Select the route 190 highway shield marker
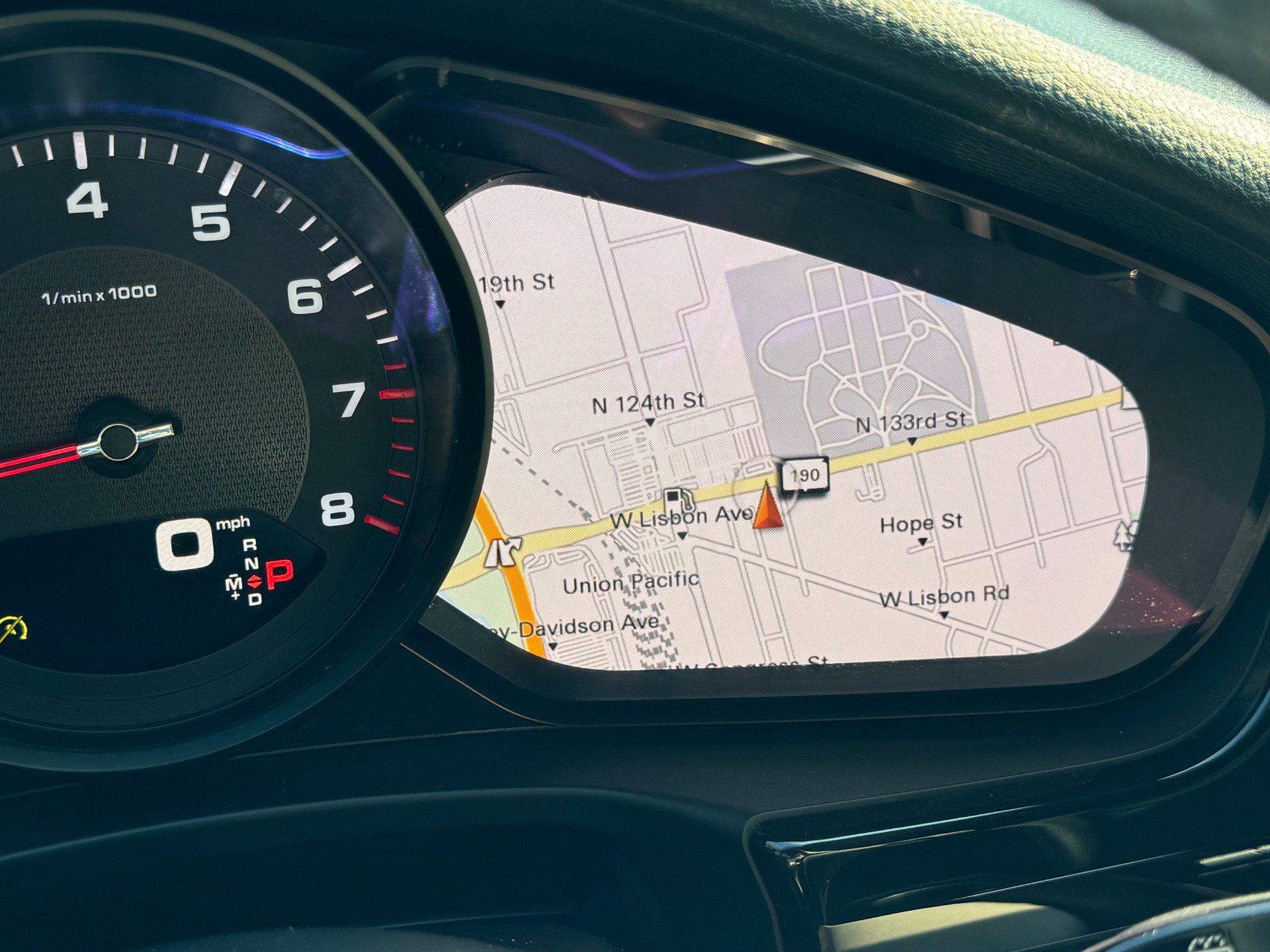 coord(804,475)
